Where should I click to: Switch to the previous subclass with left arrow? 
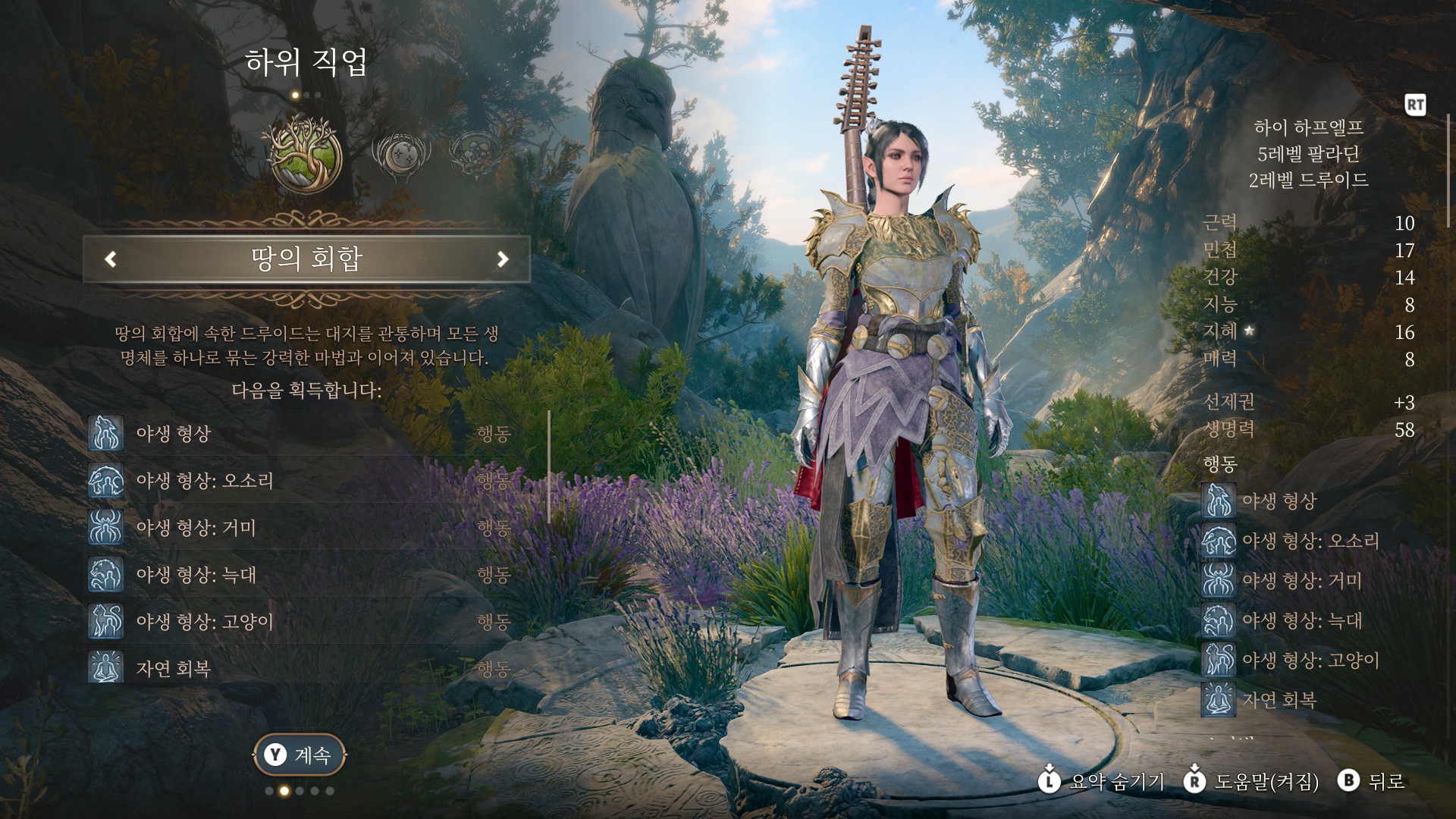111,259
